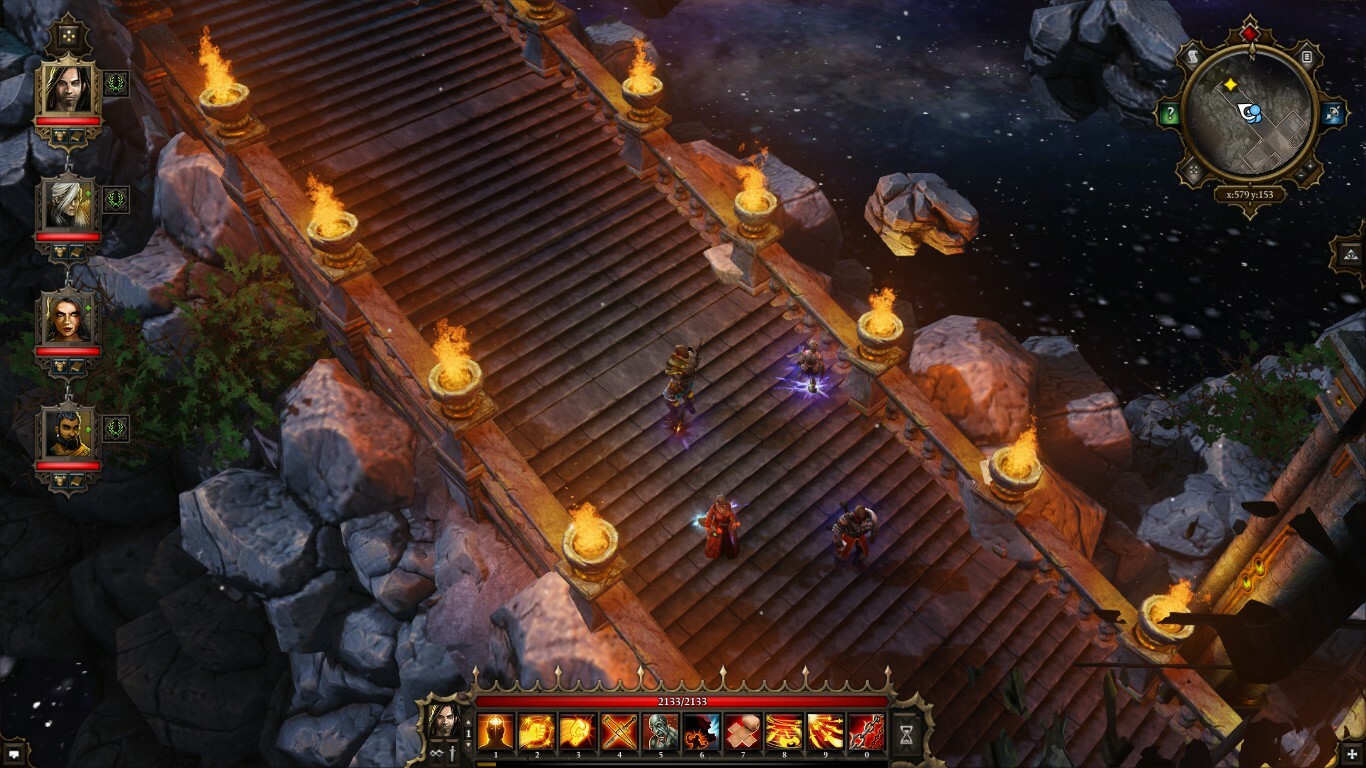This screenshot has width=1366, height=768.
Task: Click the green question mark minimap button
Action: (1168, 113)
